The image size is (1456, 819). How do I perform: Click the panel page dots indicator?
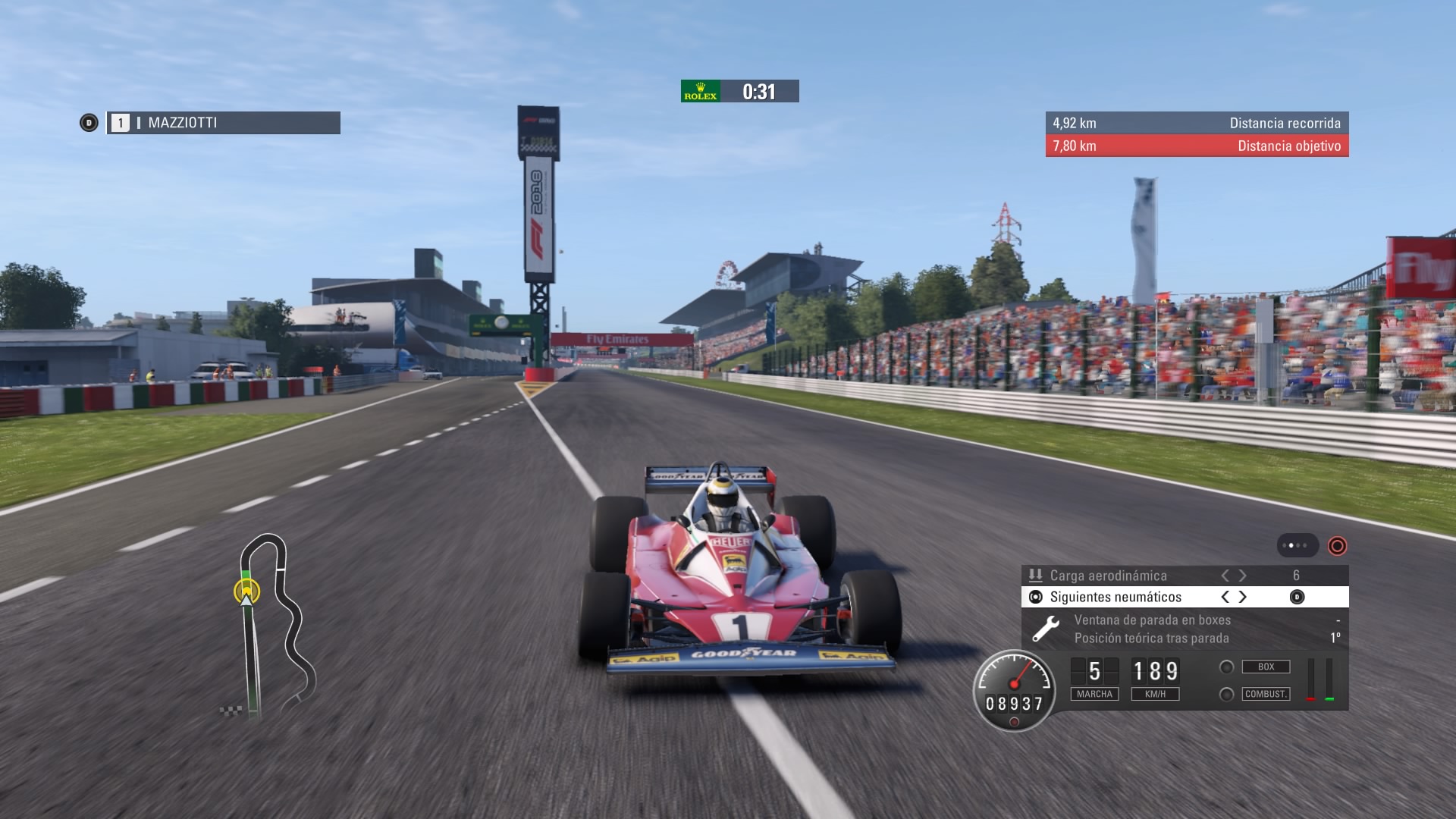tap(1298, 545)
